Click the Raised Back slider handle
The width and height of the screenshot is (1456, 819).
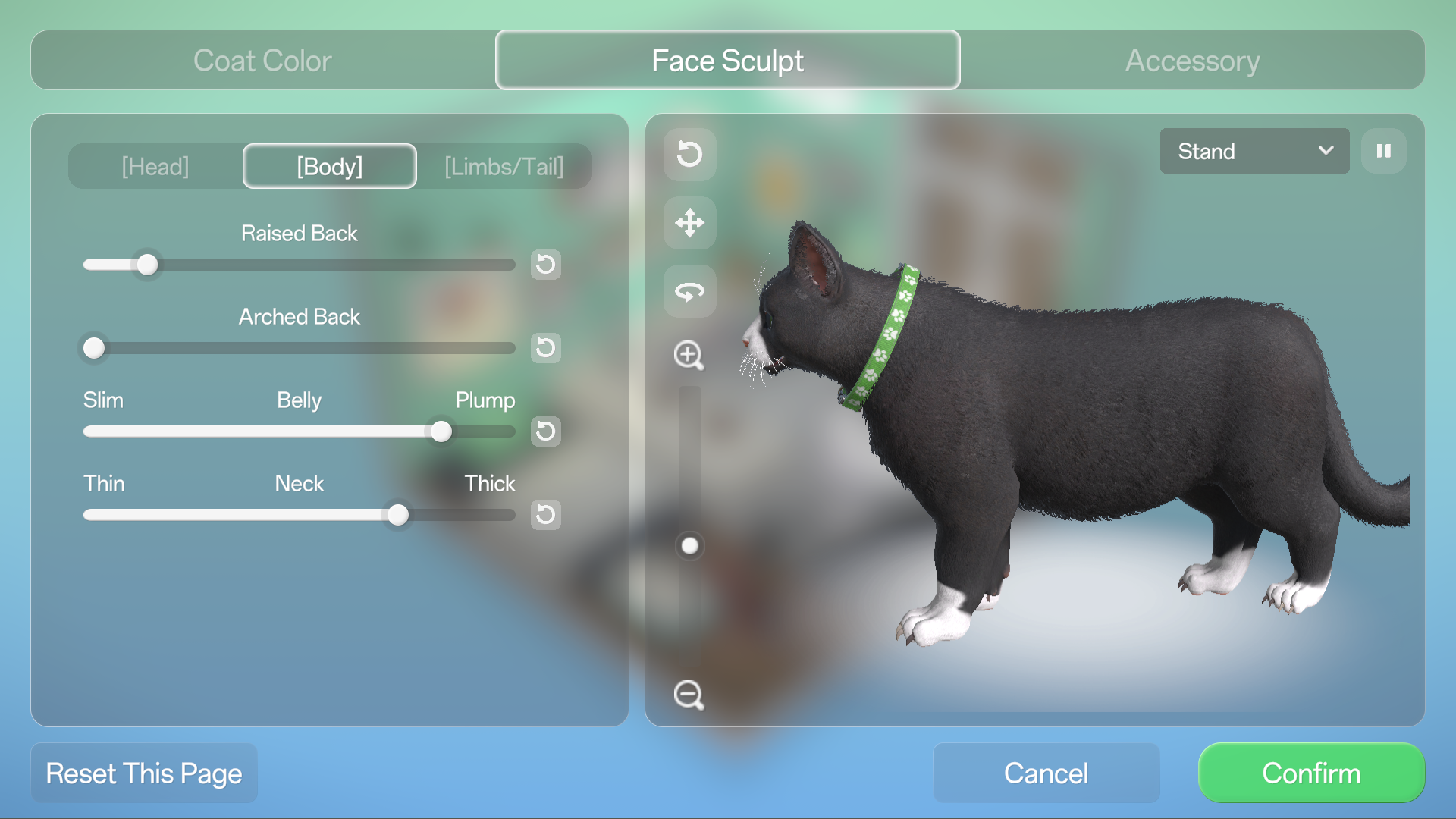[x=148, y=265]
